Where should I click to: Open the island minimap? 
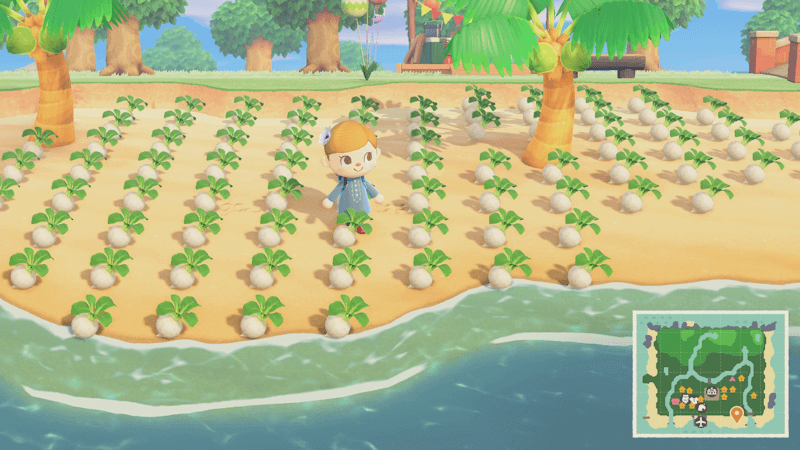(x=710, y=375)
